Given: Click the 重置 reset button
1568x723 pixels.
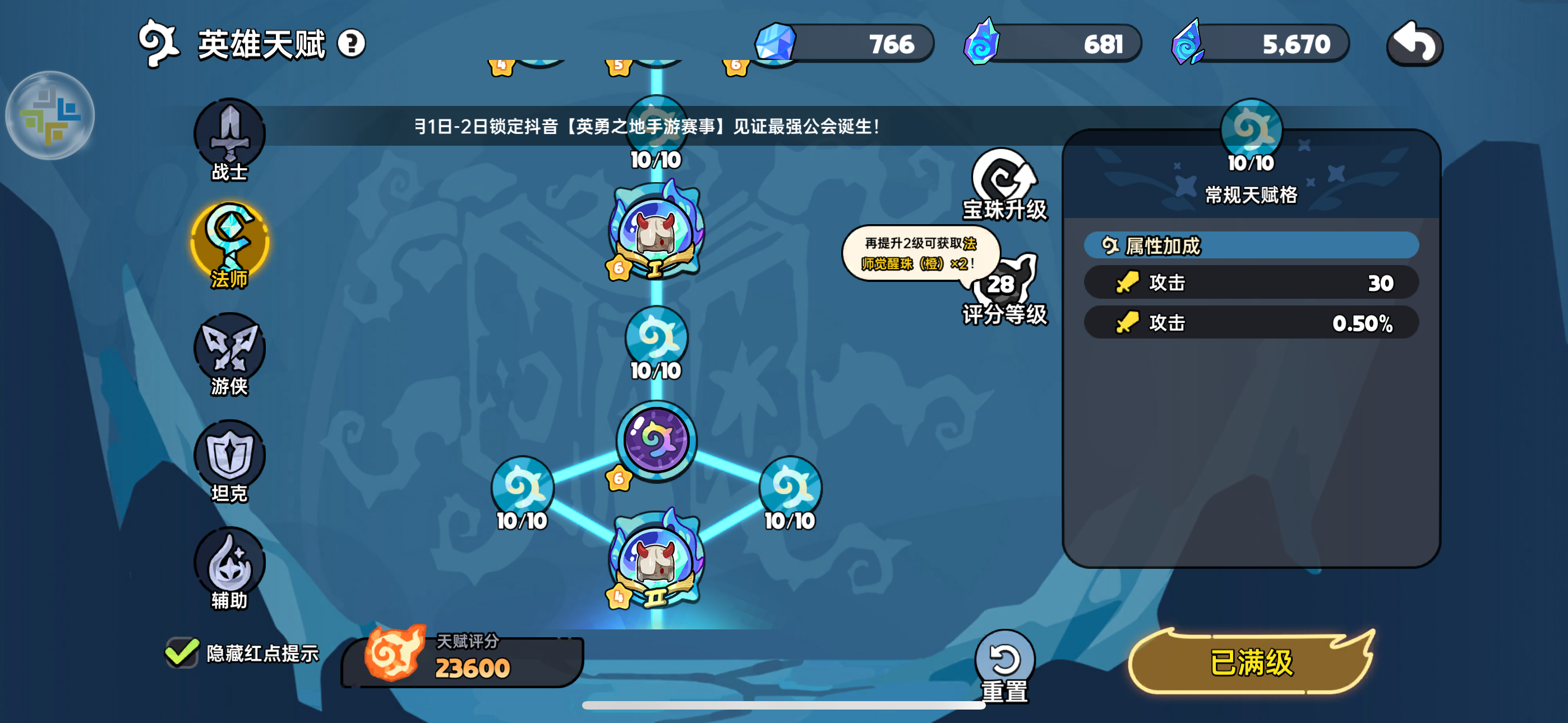Looking at the screenshot, I should click(1004, 666).
